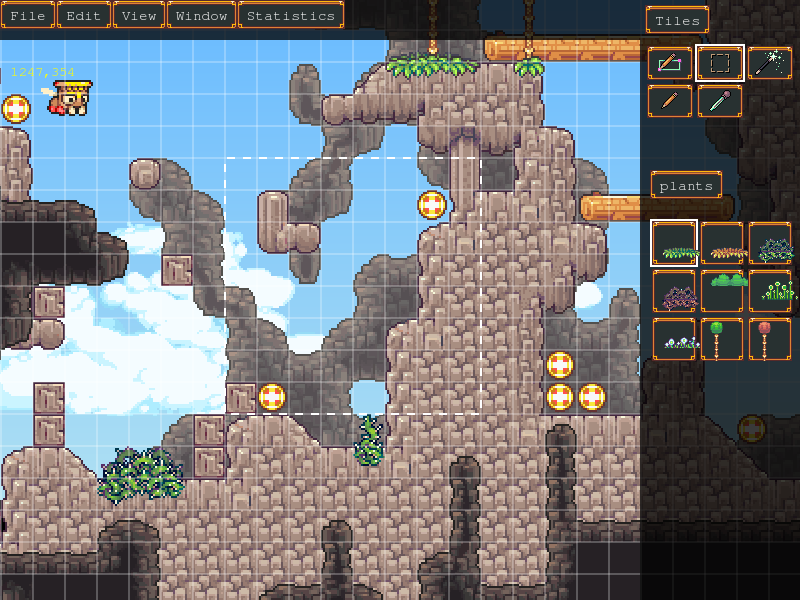The width and height of the screenshot is (800, 600).
Task: Open the Statistics menu
Action: pos(290,16)
